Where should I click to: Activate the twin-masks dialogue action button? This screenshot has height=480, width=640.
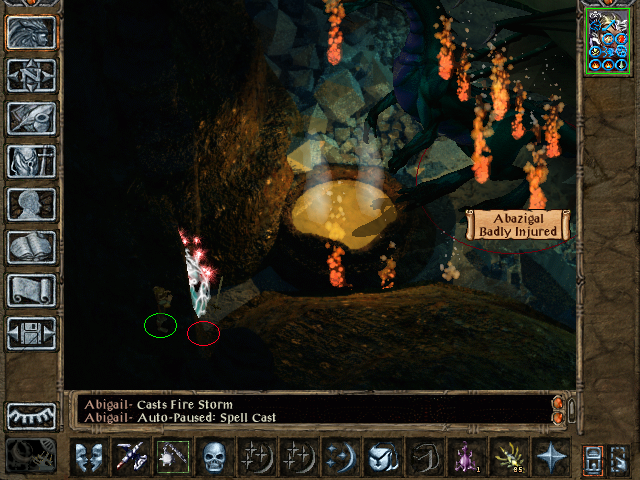click(91, 456)
